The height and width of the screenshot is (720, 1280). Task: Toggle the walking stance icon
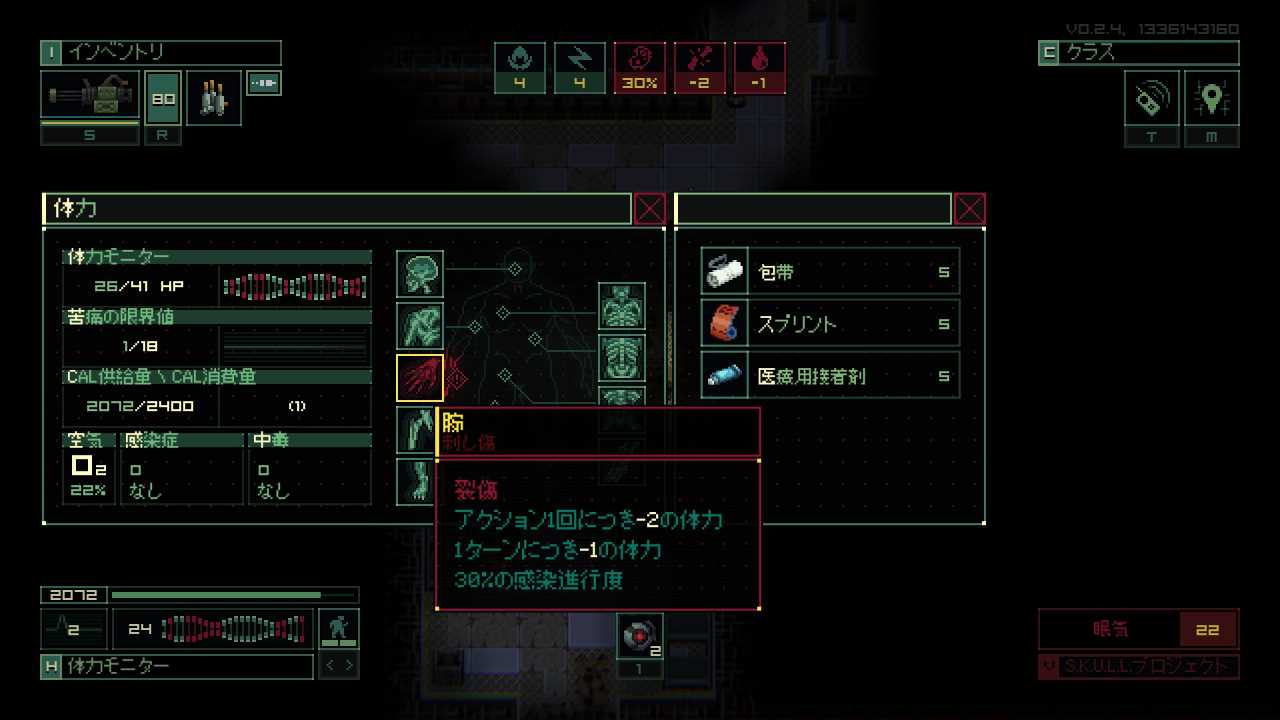[339, 629]
